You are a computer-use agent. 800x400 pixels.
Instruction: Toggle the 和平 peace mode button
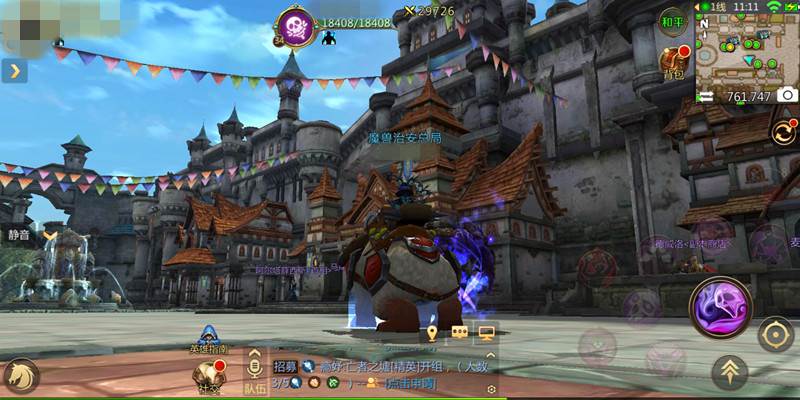coord(673,20)
